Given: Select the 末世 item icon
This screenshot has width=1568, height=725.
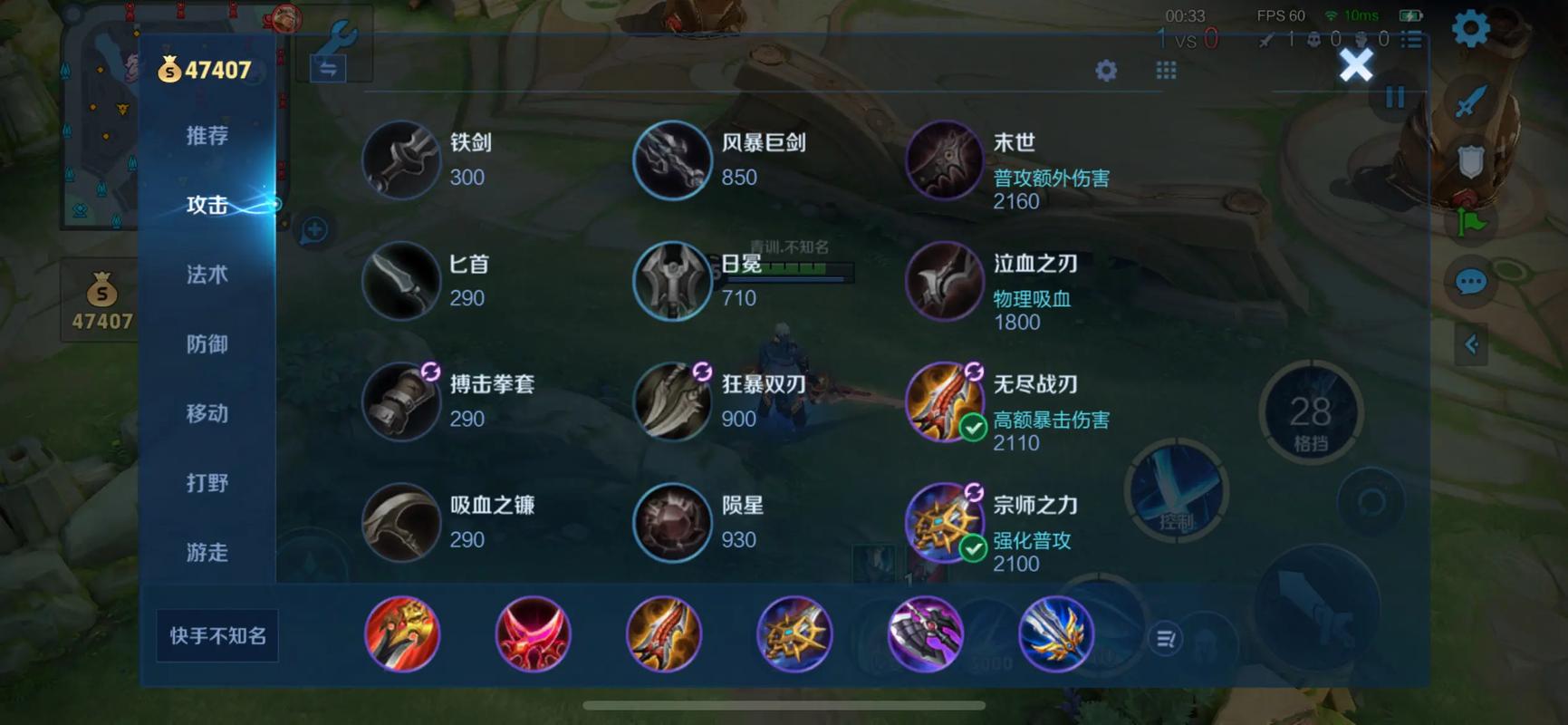Looking at the screenshot, I should point(945,160).
